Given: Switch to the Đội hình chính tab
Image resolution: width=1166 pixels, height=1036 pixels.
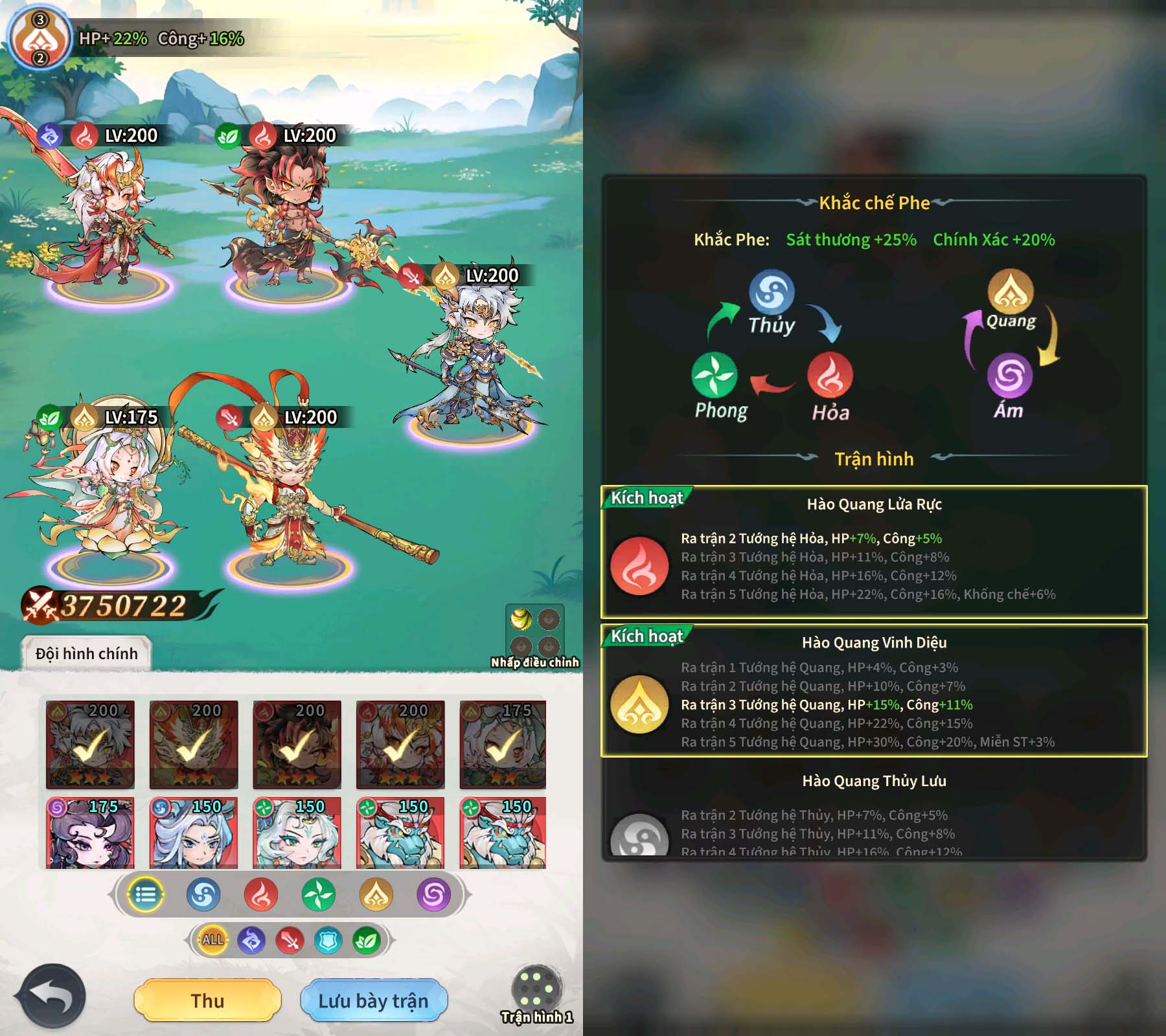Looking at the screenshot, I should coord(87,653).
